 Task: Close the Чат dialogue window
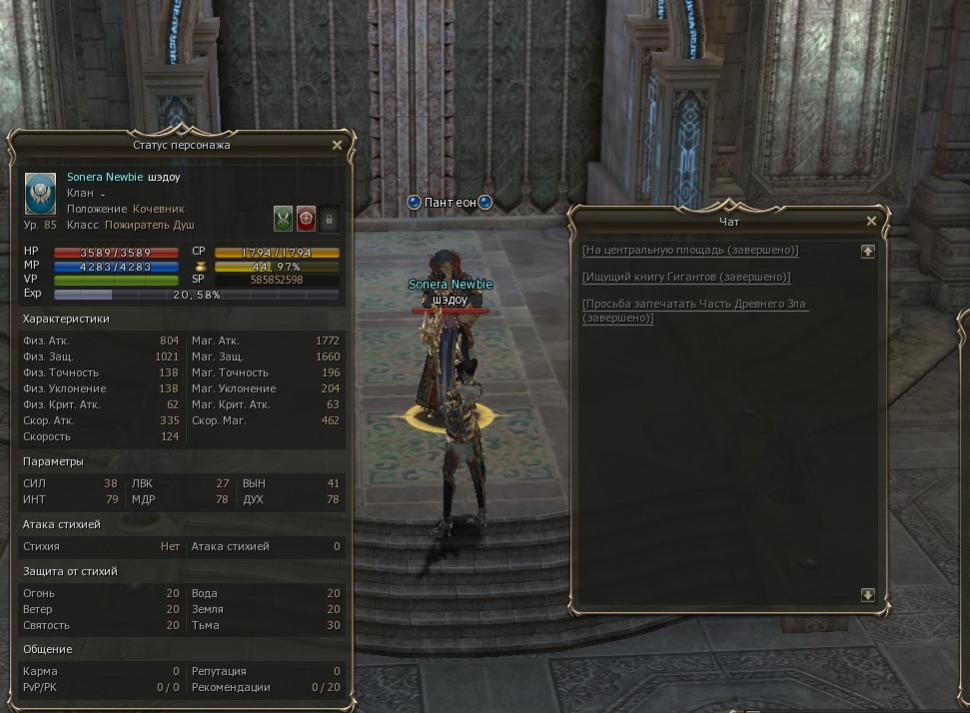click(x=871, y=221)
